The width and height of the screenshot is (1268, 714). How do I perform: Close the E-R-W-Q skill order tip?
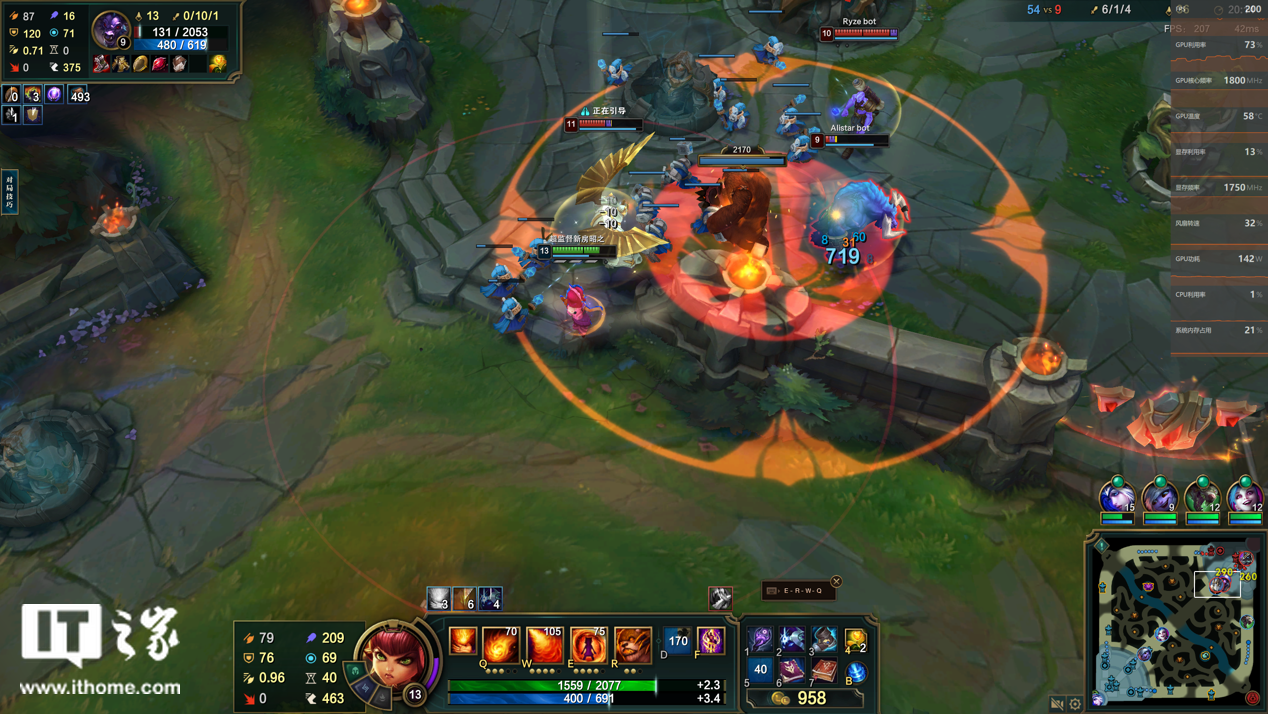pos(837,581)
